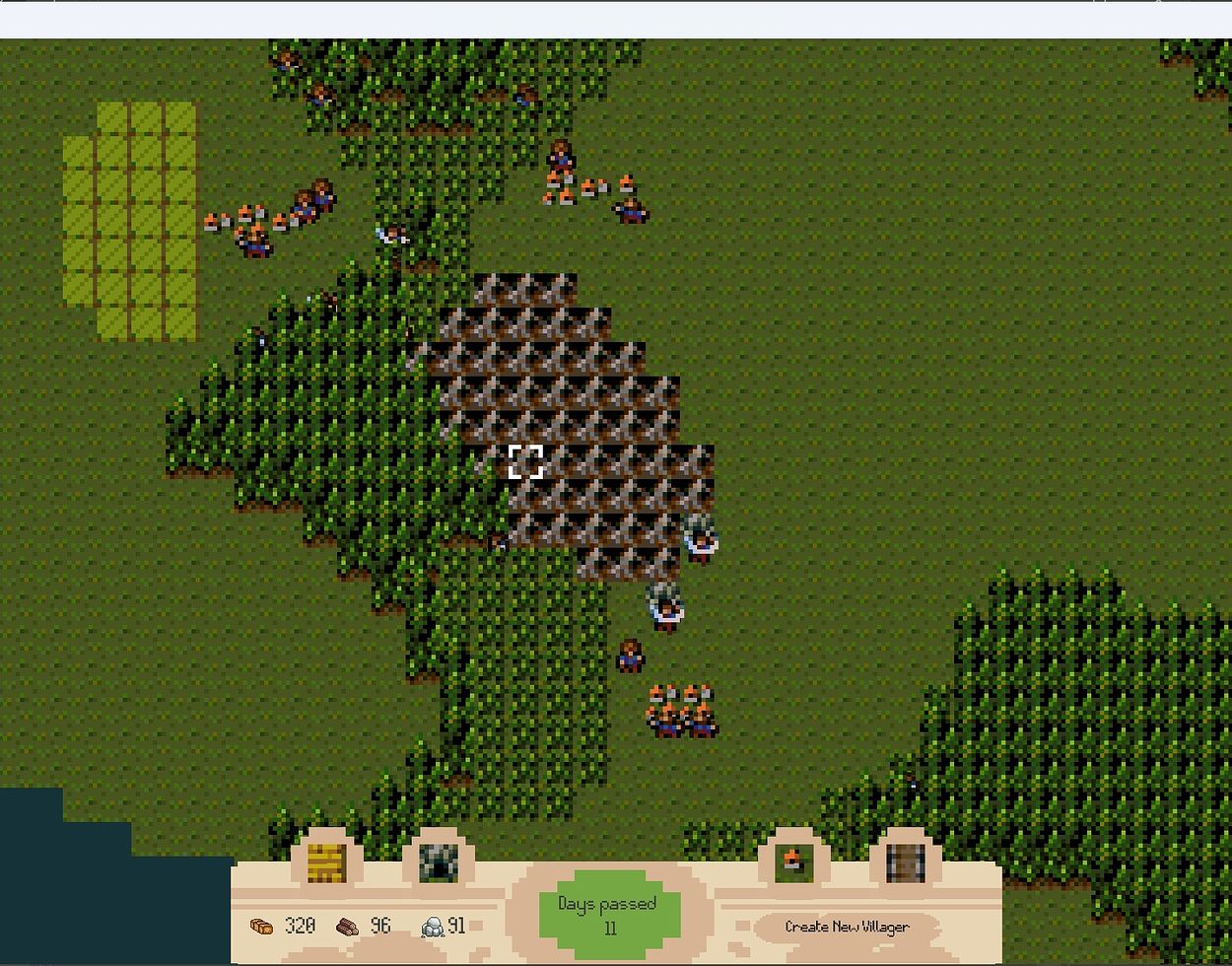Choose the dark stone mine build icon
This screenshot has height=966, width=1232.
(x=439, y=862)
